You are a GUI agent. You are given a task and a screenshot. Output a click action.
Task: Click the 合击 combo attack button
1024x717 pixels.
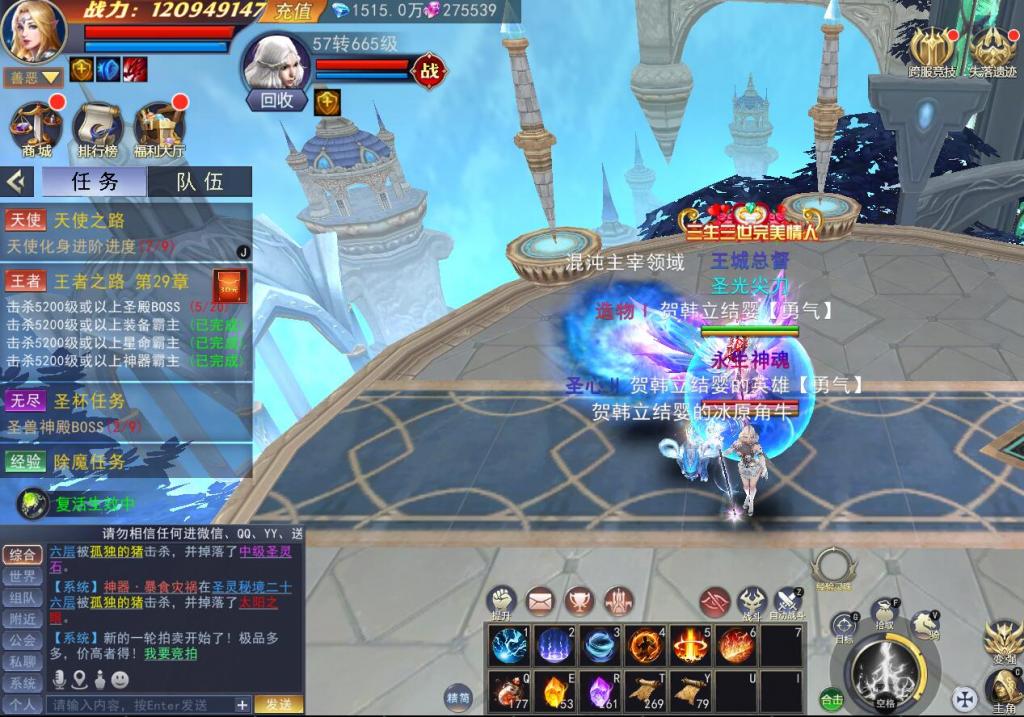[x=831, y=699]
